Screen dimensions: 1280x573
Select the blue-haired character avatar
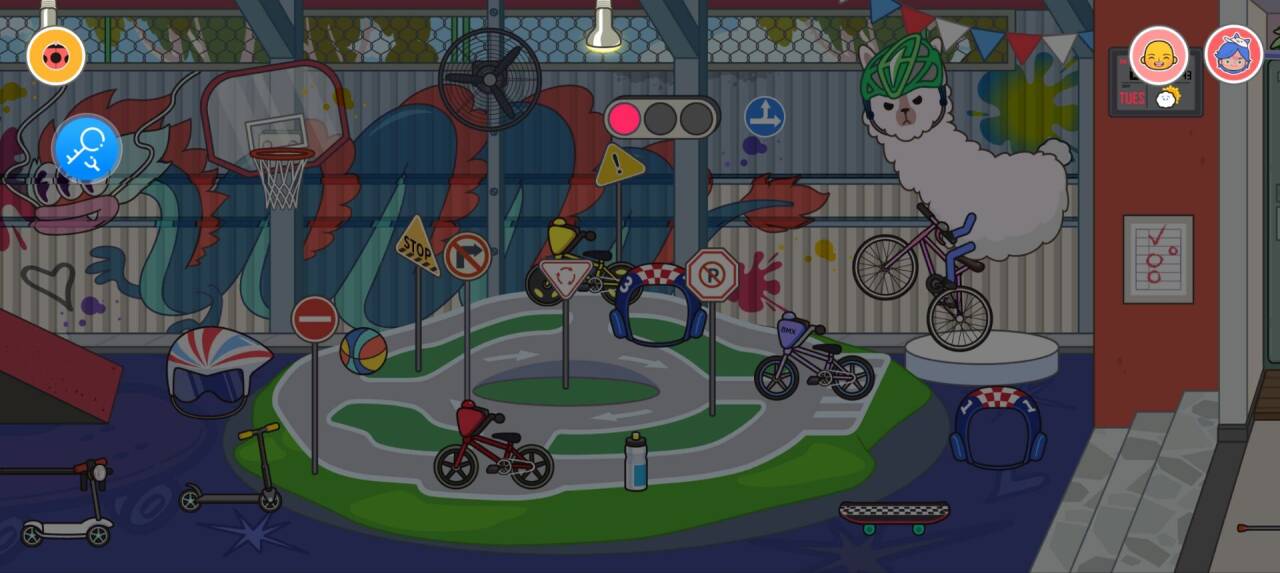coord(1233,55)
